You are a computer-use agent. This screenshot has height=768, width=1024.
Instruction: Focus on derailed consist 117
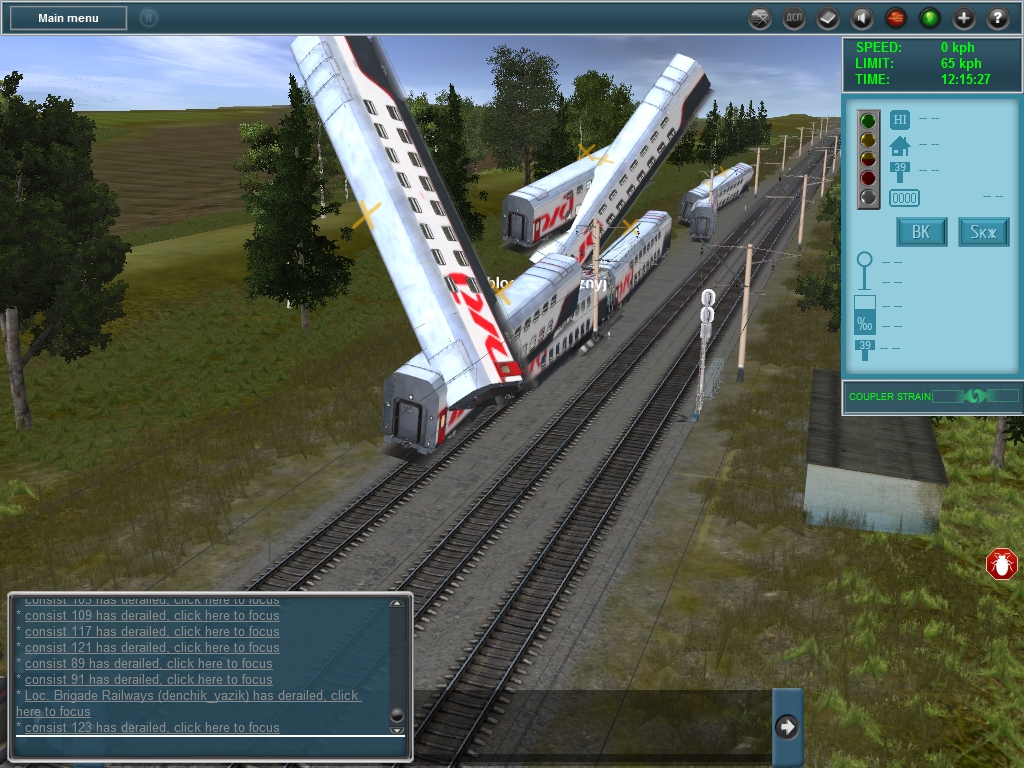point(152,632)
